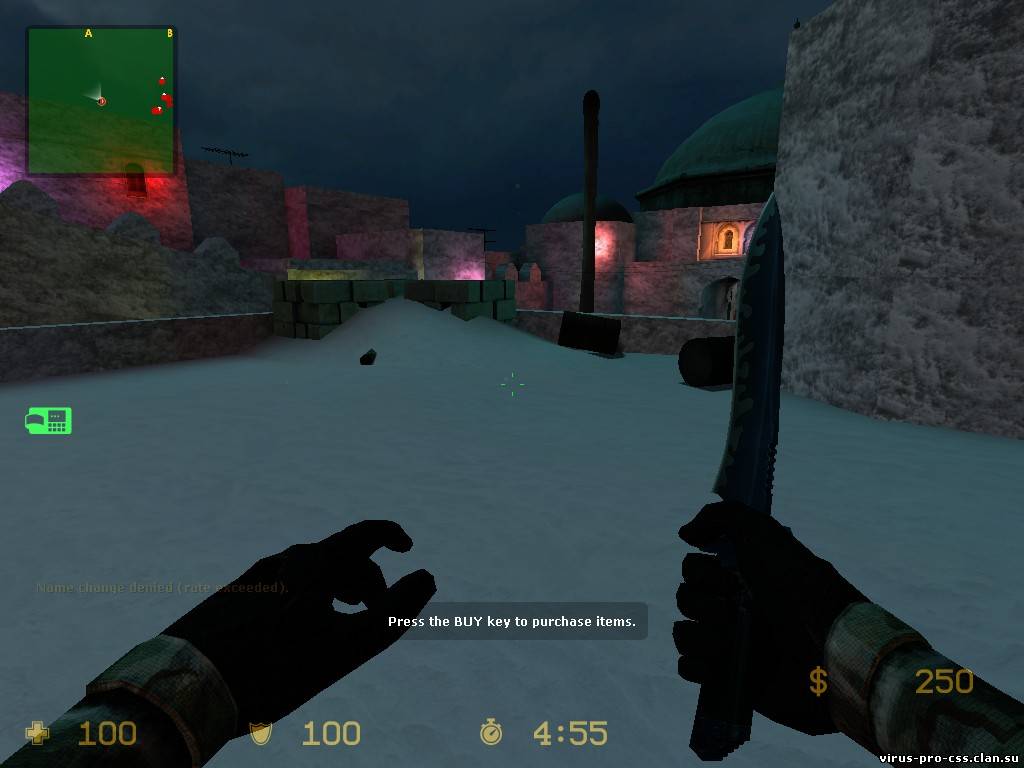This screenshot has height=768, width=1024.
Task: Click the radar minimap
Action: pos(101,101)
